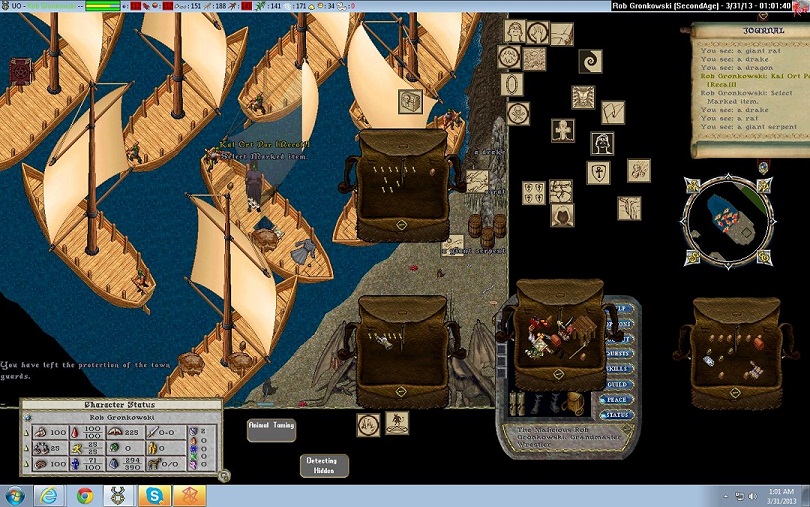The height and width of the screenshot is (507, 810).
Task: Open the Guild menu button
Action: pos(617,384)
